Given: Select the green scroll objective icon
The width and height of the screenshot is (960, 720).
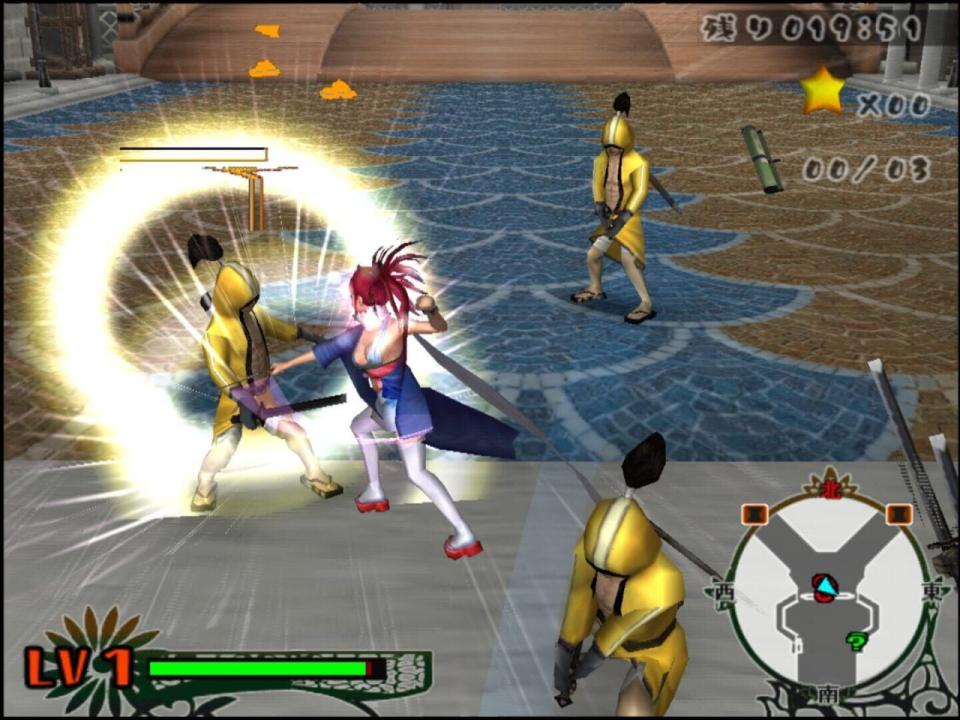Looking at the screenshot, I should (762, 158).
